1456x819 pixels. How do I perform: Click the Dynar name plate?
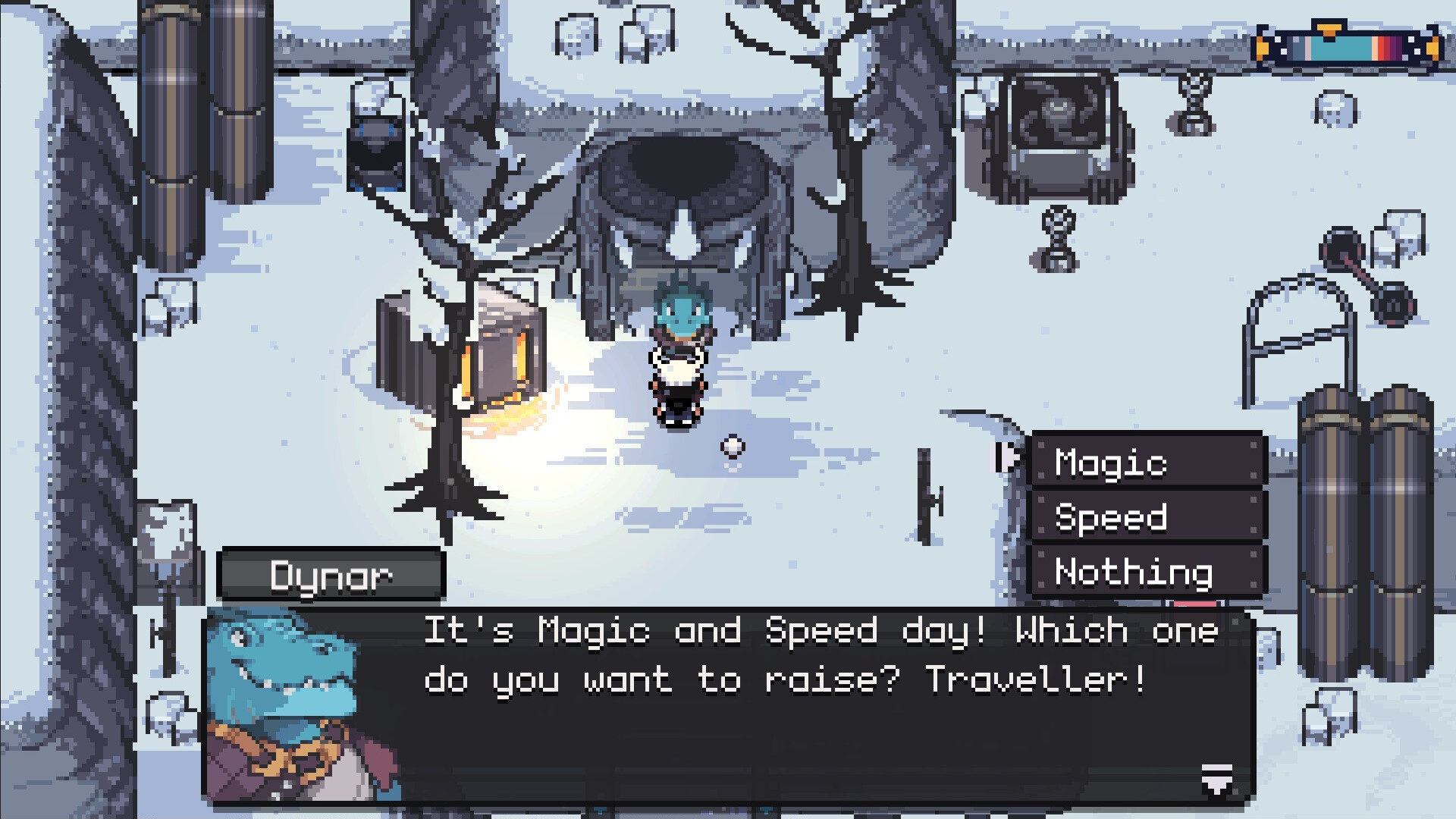[328, 576]
